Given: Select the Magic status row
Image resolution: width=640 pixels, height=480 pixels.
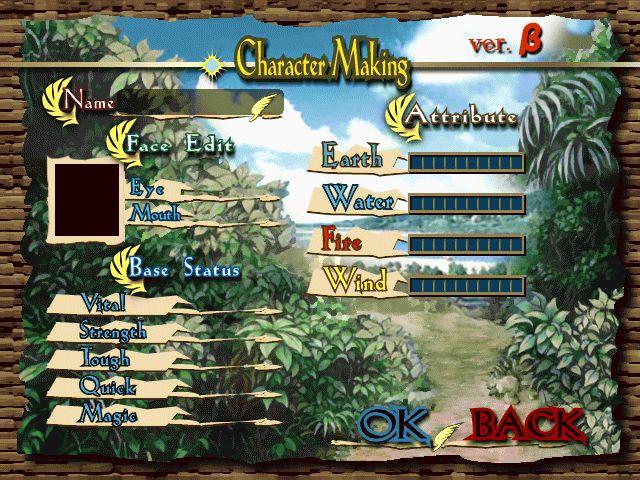Looking at the screenshot, I should coord(108,412).
